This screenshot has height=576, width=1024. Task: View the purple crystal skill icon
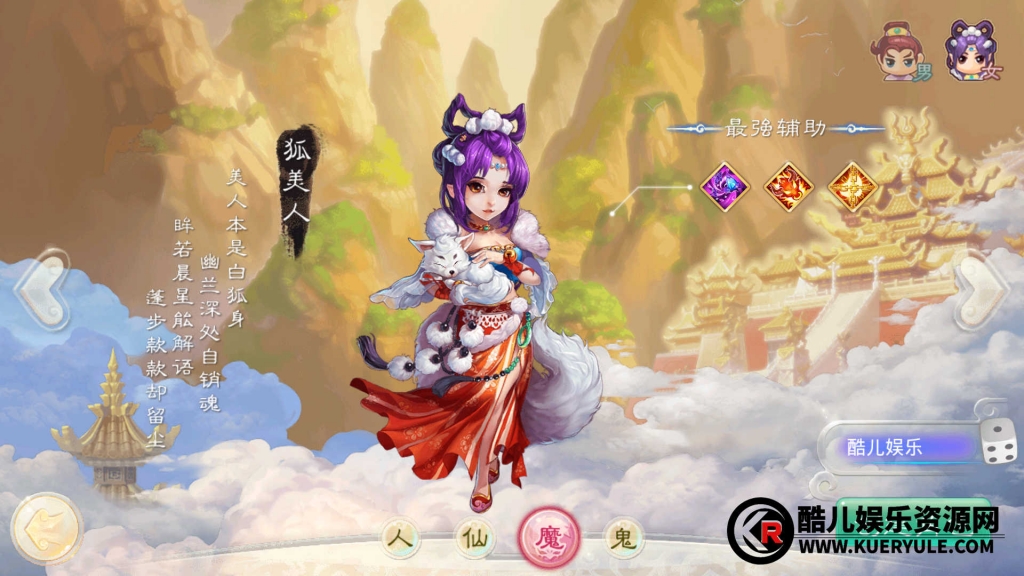coord(725,185)
